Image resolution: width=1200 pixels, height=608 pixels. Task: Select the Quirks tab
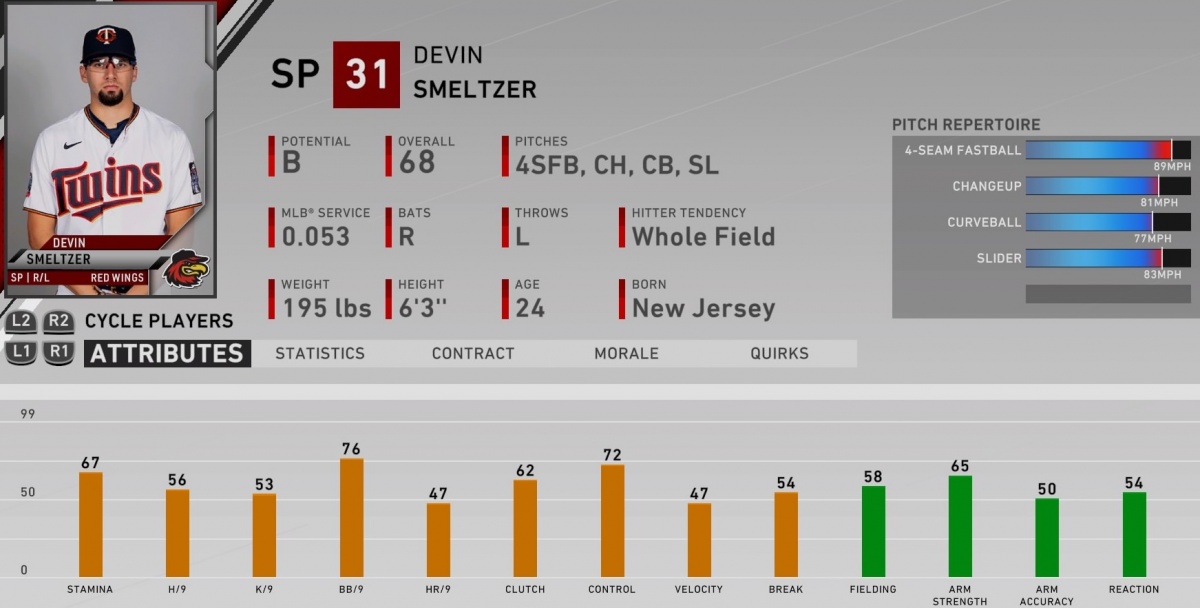tap(779, 353)
